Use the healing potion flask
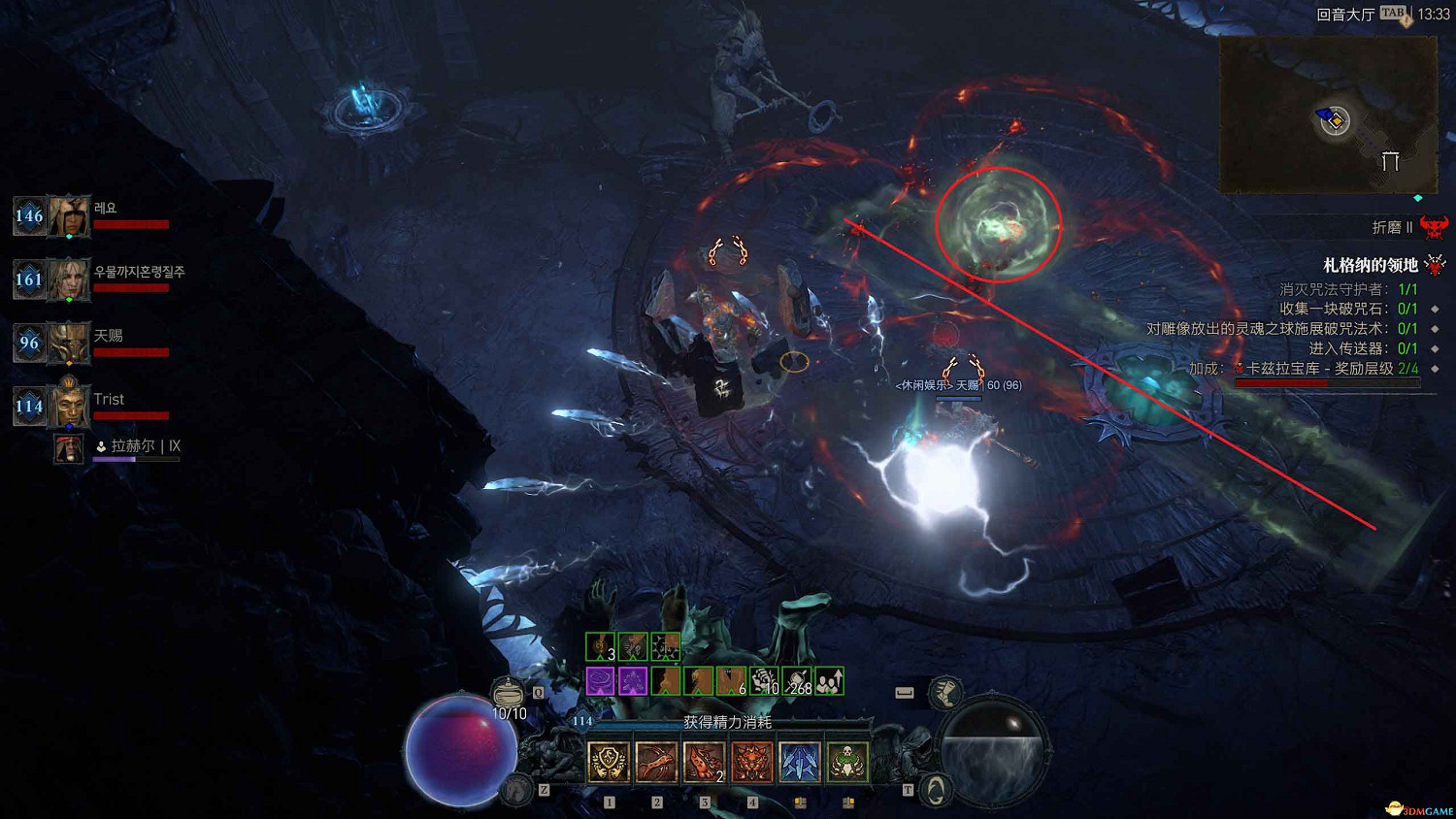Screen dimensions: 1456x819 point(508,693)
